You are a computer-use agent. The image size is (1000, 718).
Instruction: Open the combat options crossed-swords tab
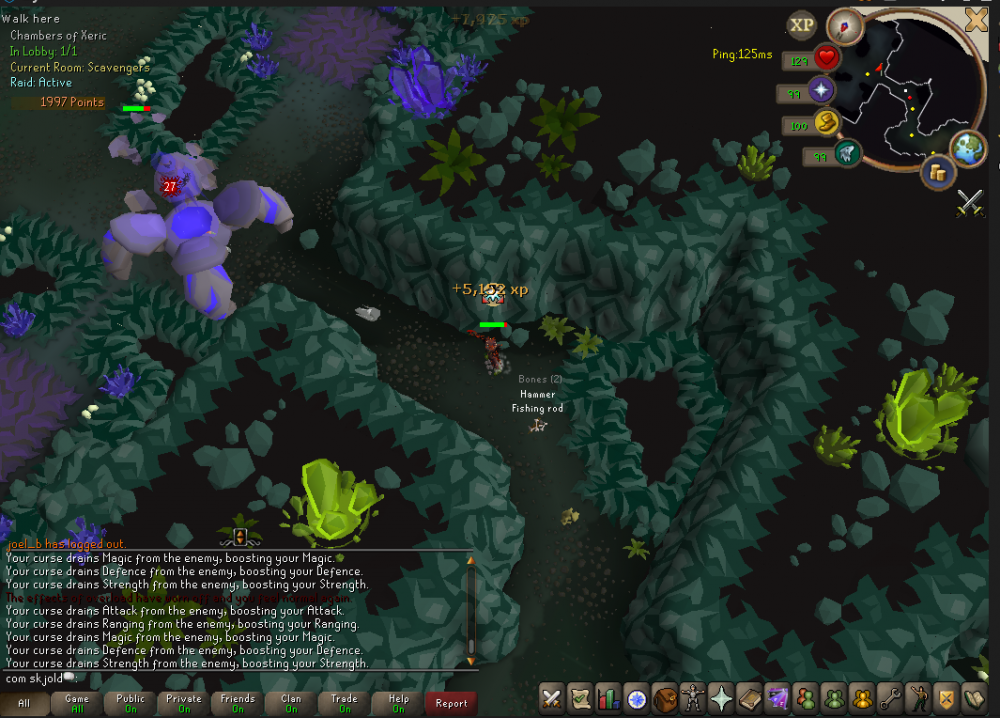tap(553, 699)
